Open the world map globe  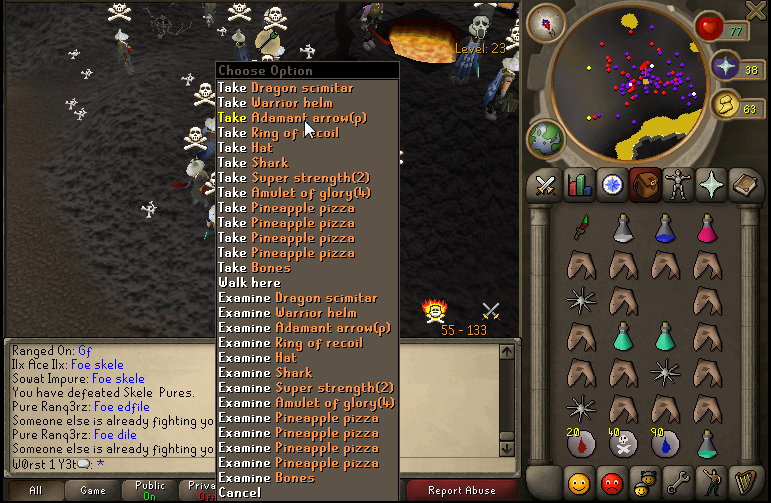(x=547, y=137)
